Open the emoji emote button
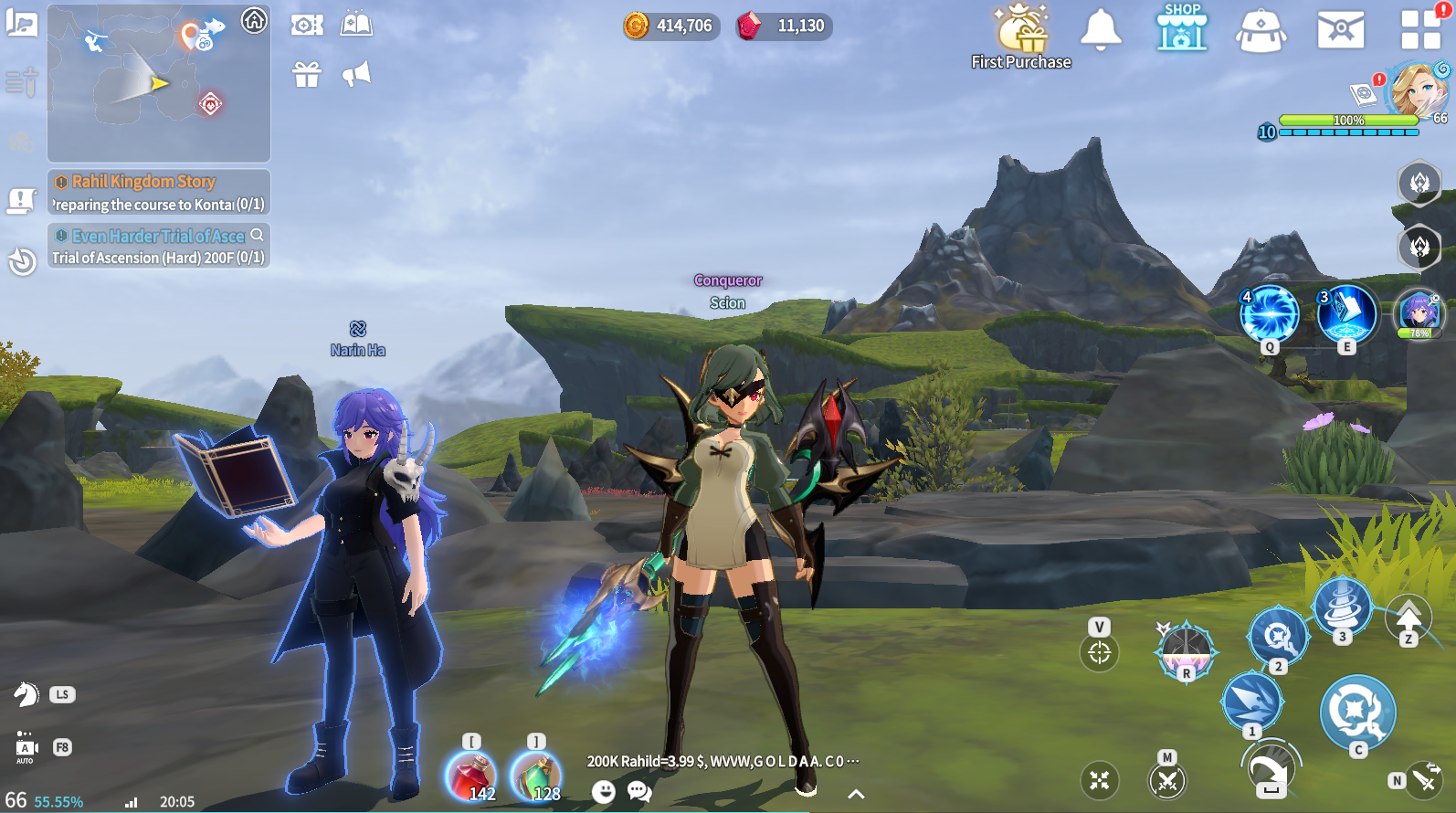The height and width of the screenshot is (813, 1456). [x=603, y=791]
